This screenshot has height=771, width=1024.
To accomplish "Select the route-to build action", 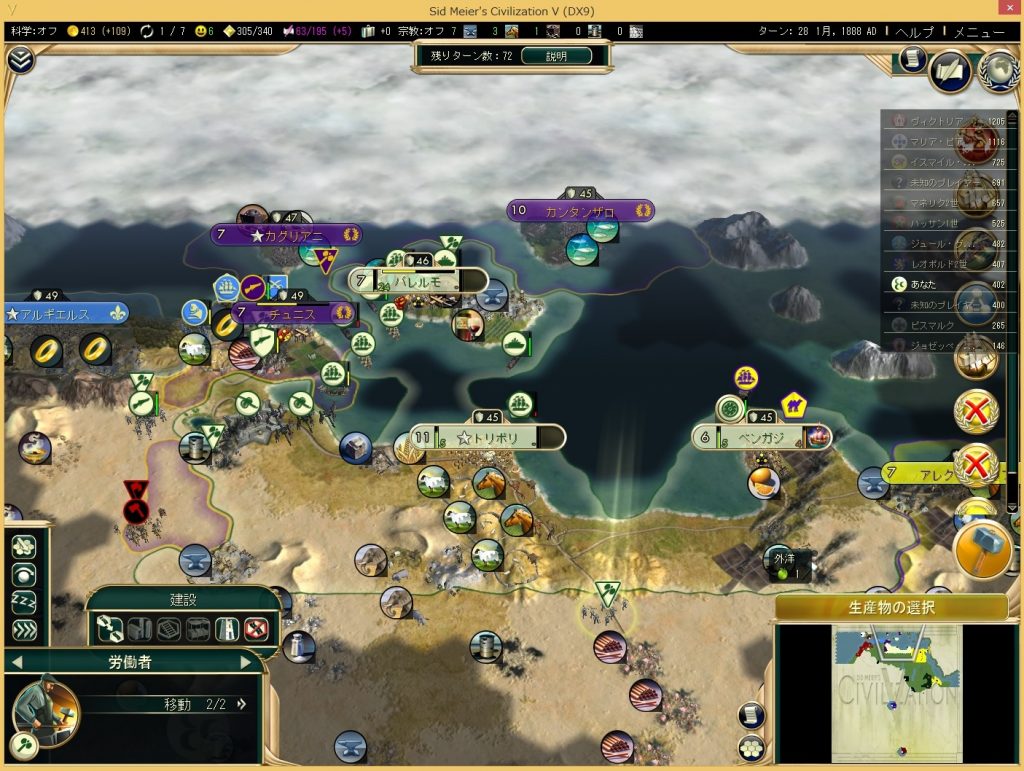I will point(111,629).
